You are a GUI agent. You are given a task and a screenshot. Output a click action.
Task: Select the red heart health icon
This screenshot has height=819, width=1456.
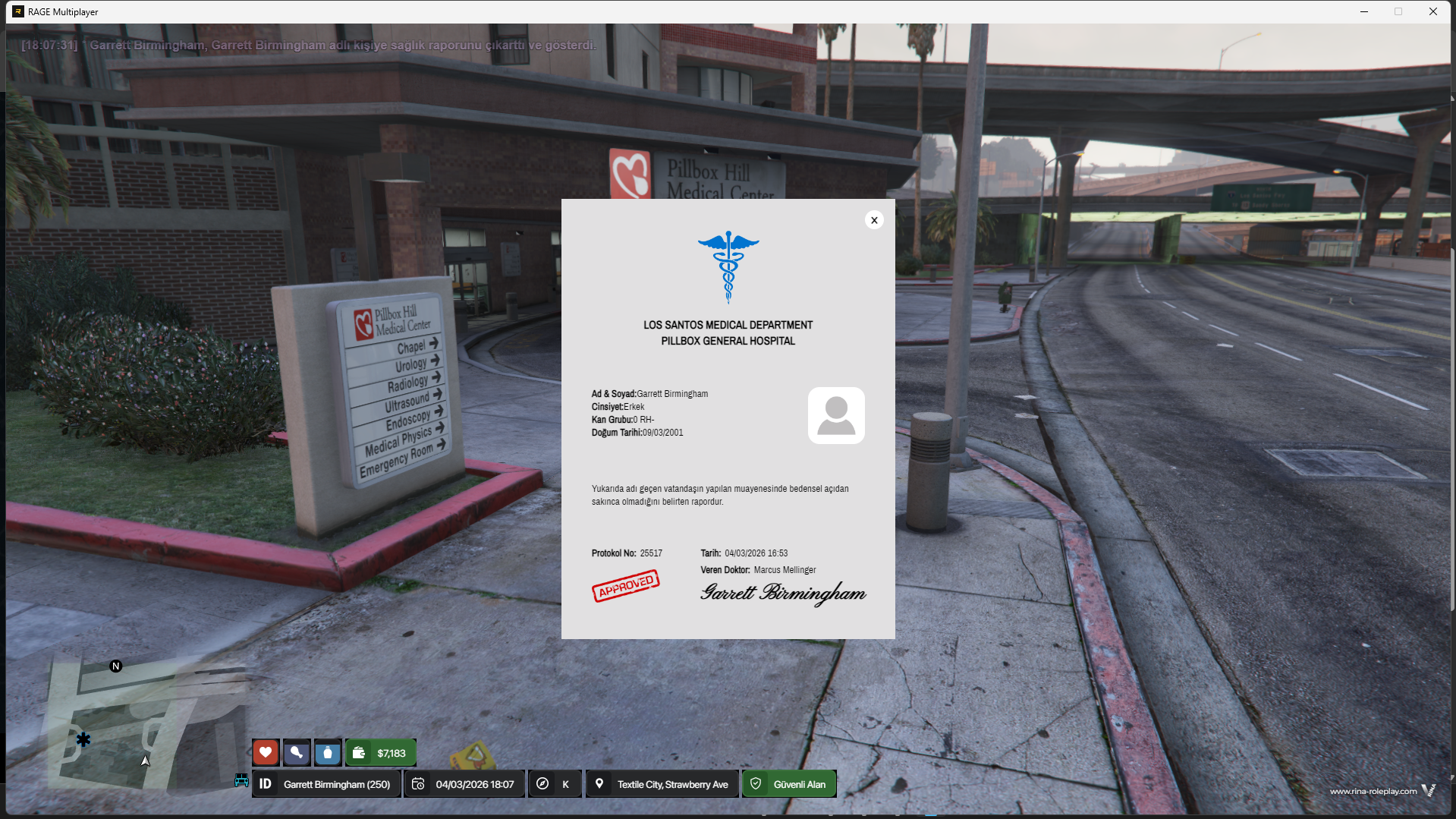266,752
